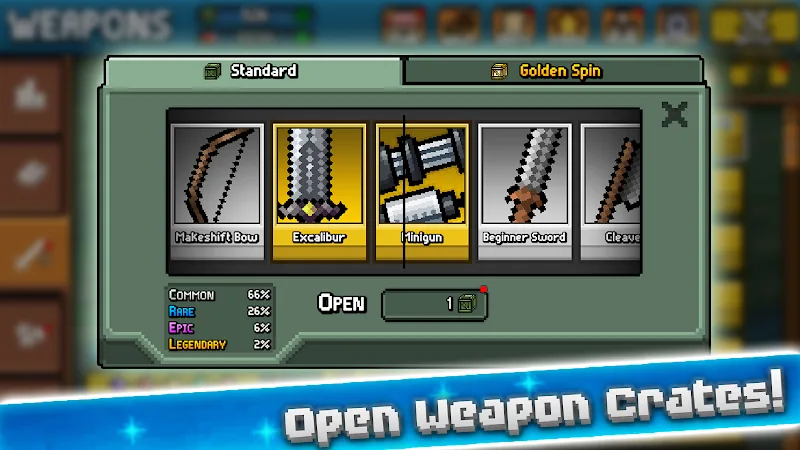This screenshot has width=800, height=450.
Task: Select the Beginner Sword card
Action: pos(524,190)
